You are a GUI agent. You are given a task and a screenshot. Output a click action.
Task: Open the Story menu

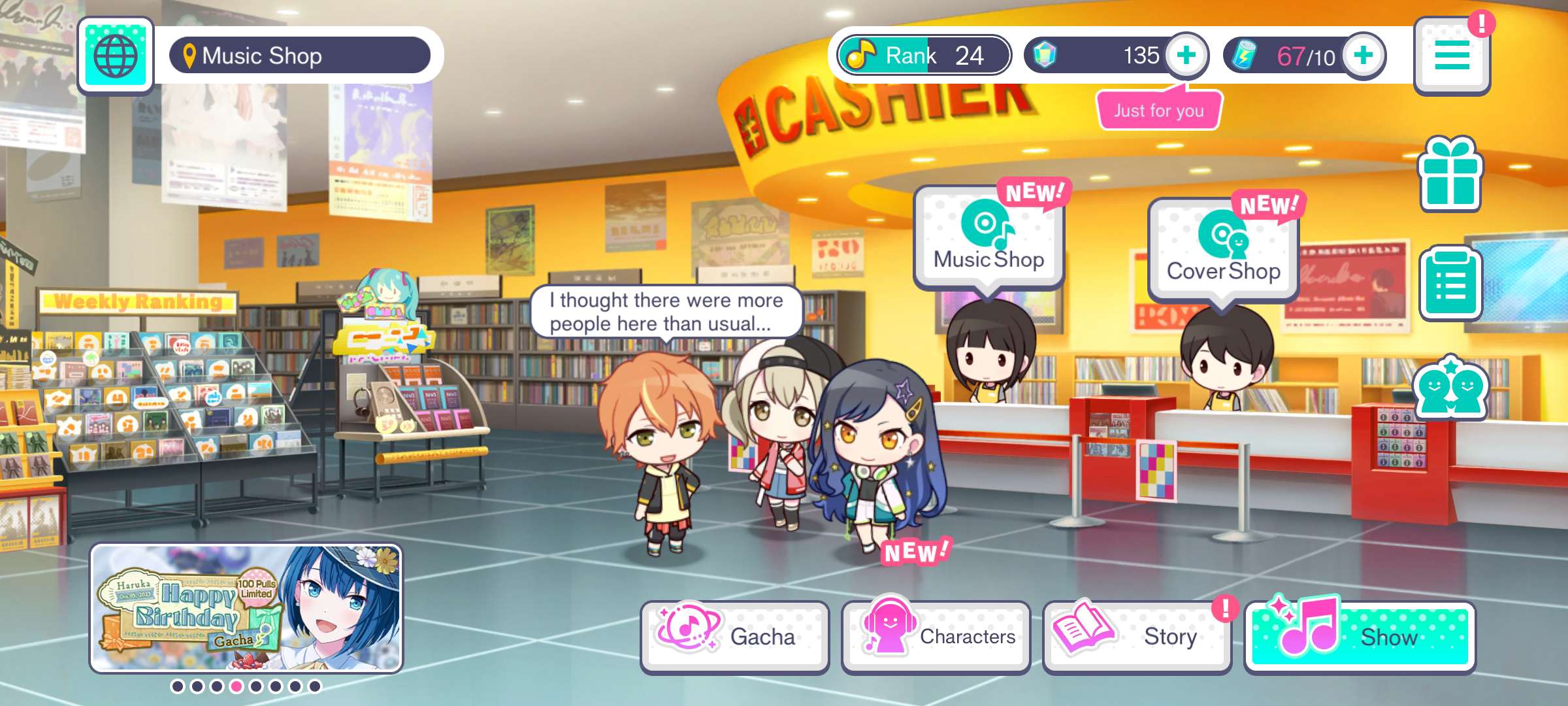(1137, 636)
